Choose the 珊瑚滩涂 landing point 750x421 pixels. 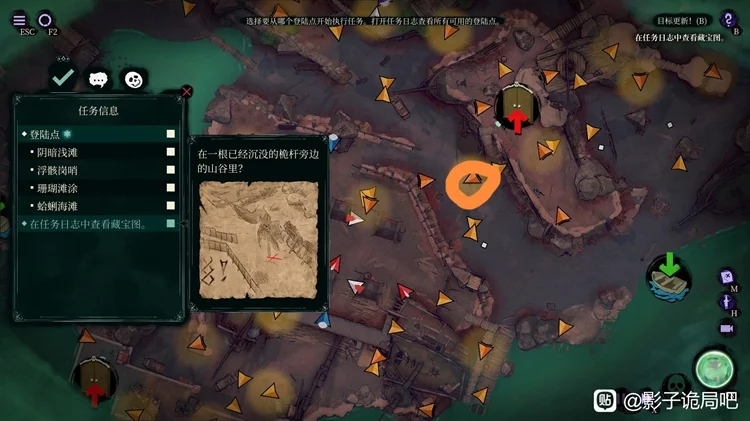pos(97,188)
